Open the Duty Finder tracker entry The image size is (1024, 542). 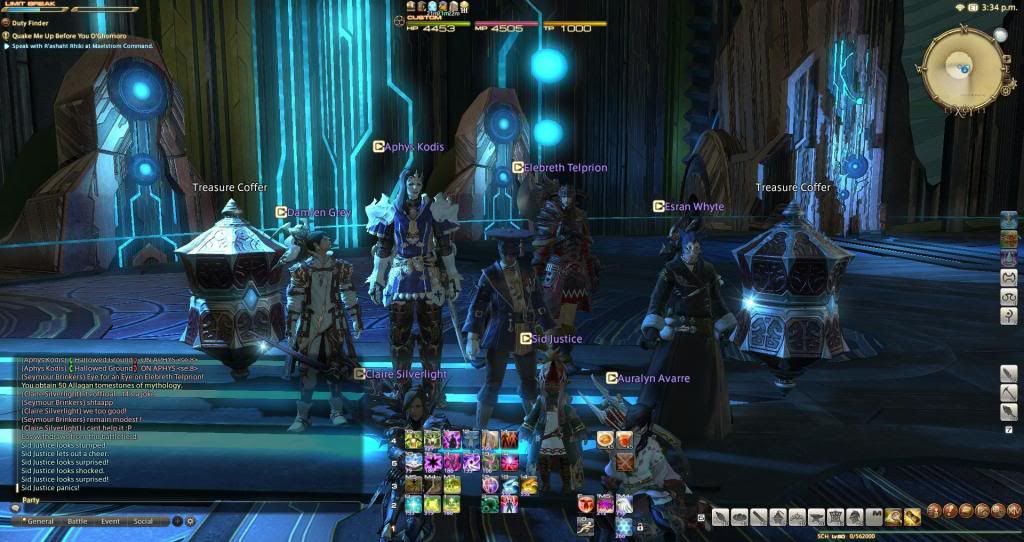(31, 21)
